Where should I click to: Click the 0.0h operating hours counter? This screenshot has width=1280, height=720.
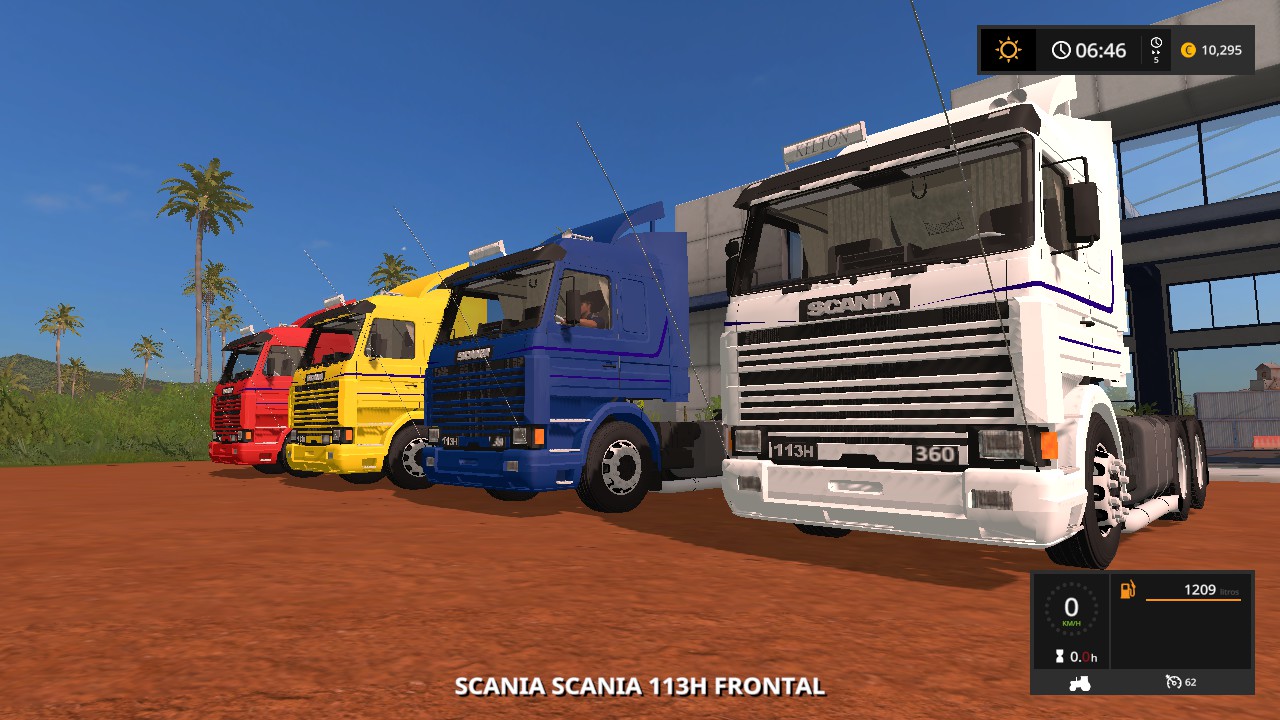(1083, 656)
